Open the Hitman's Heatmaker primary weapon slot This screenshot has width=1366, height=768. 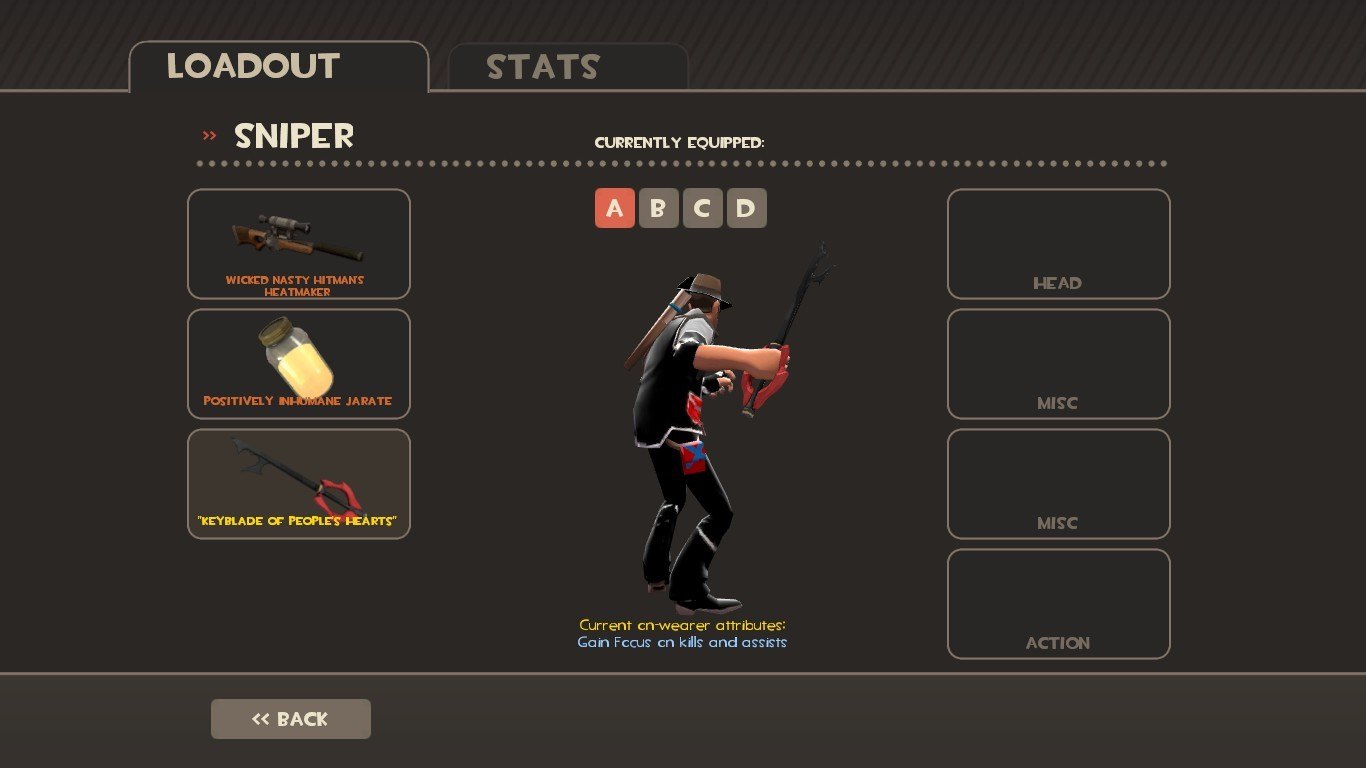(x=299, y=244)
